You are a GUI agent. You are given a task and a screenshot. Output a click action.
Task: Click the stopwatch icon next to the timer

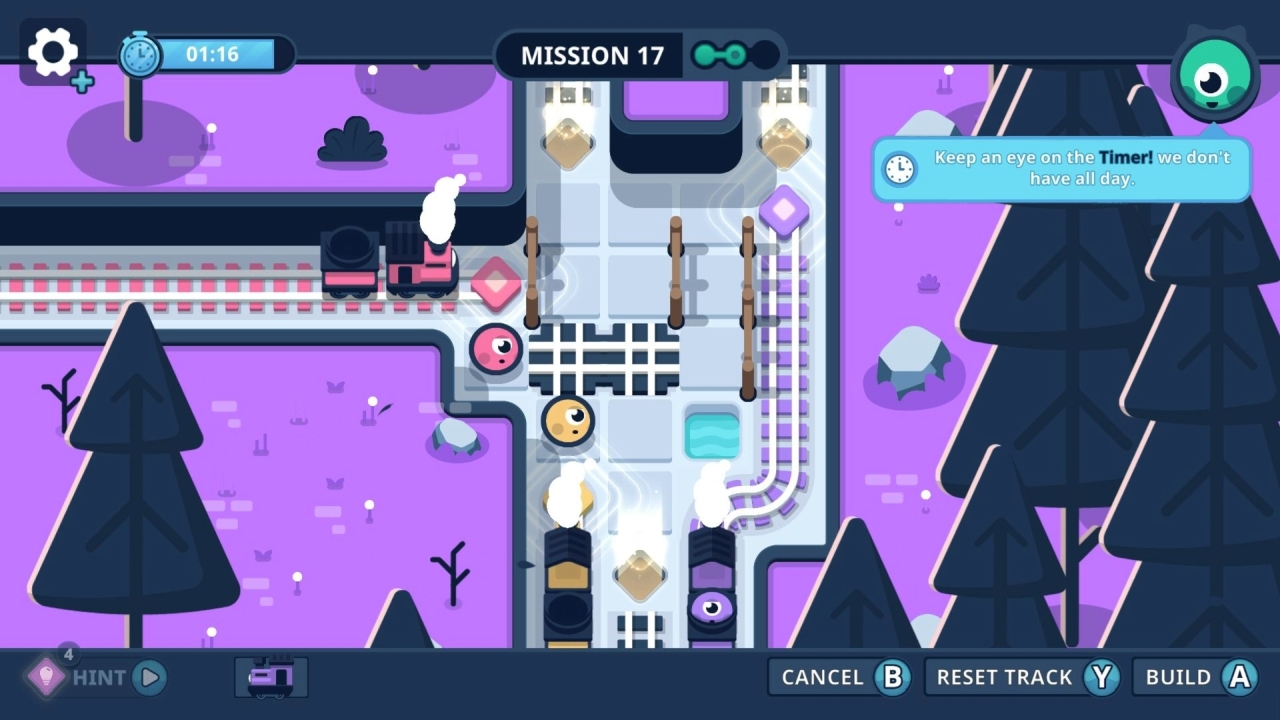pos(138,54)
